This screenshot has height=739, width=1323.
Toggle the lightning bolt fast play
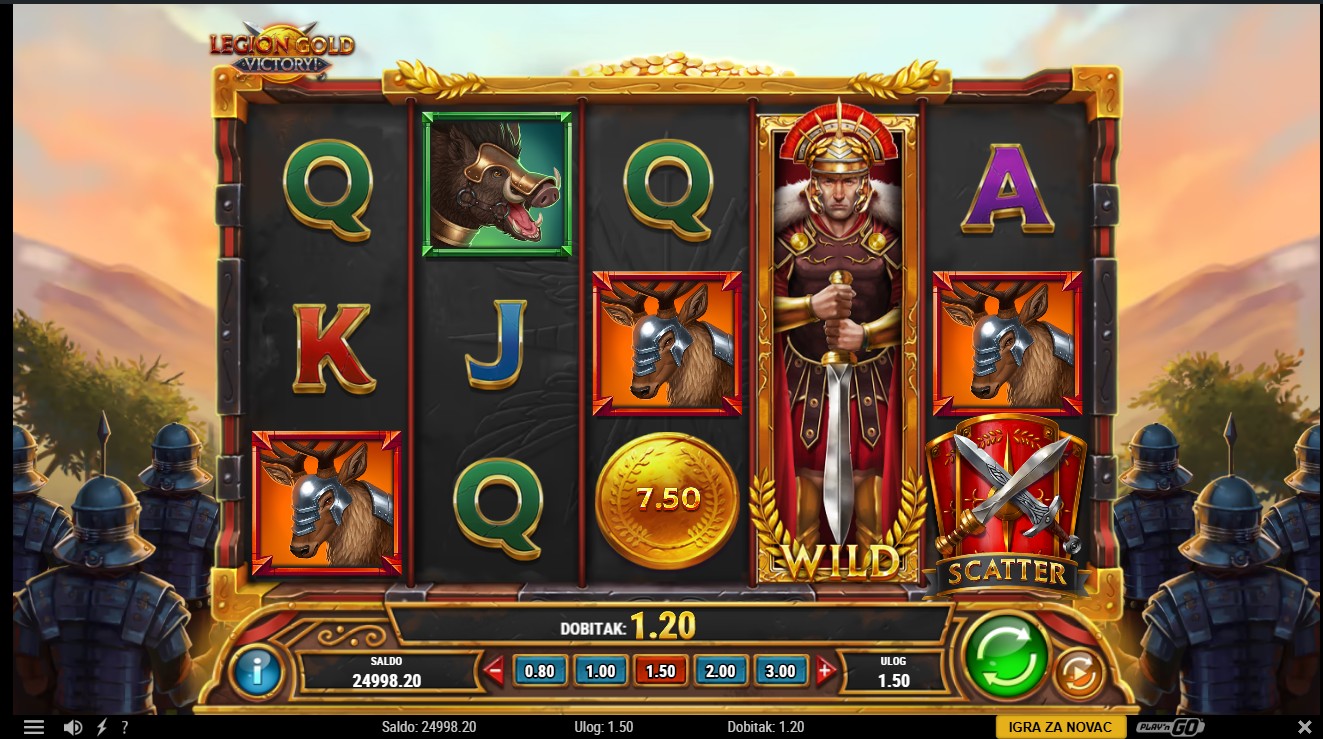(x=101, y=727)
